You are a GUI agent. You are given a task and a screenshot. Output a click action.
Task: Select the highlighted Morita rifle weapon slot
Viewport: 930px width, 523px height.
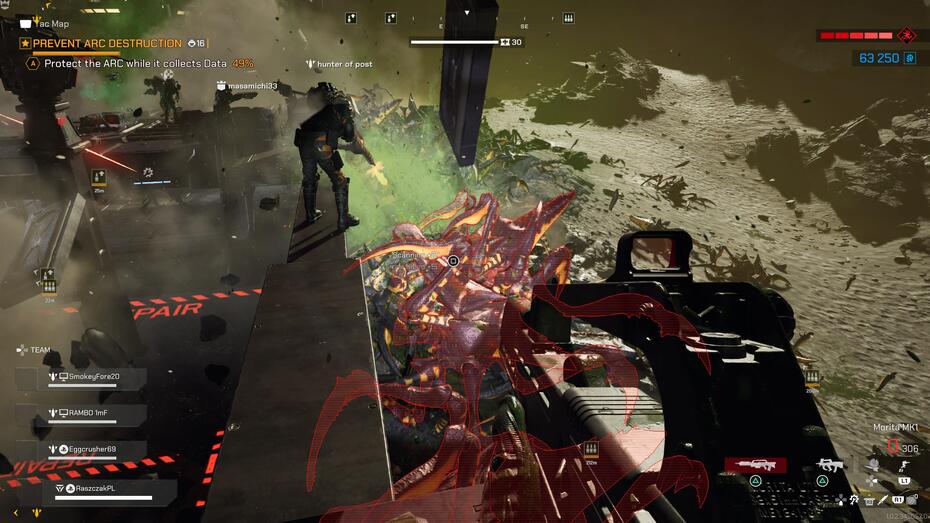click(755, 465)
